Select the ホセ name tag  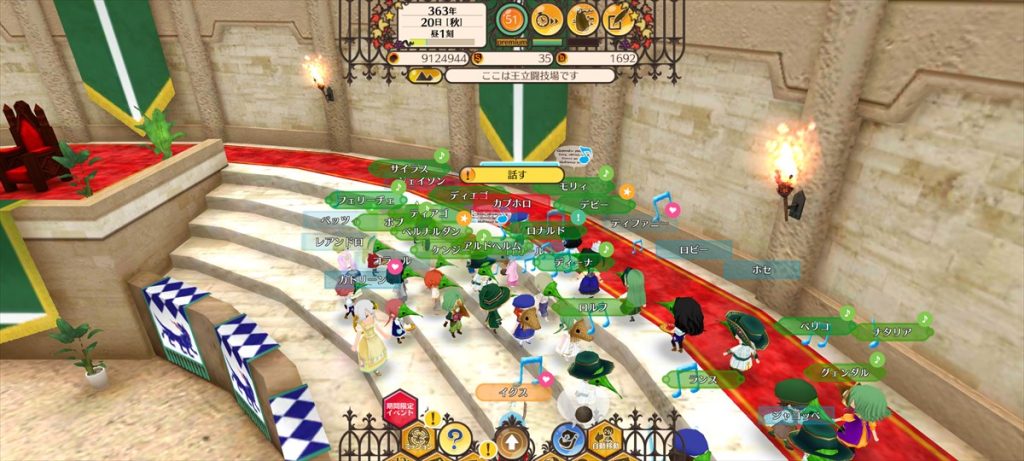(x=762, y=269)
